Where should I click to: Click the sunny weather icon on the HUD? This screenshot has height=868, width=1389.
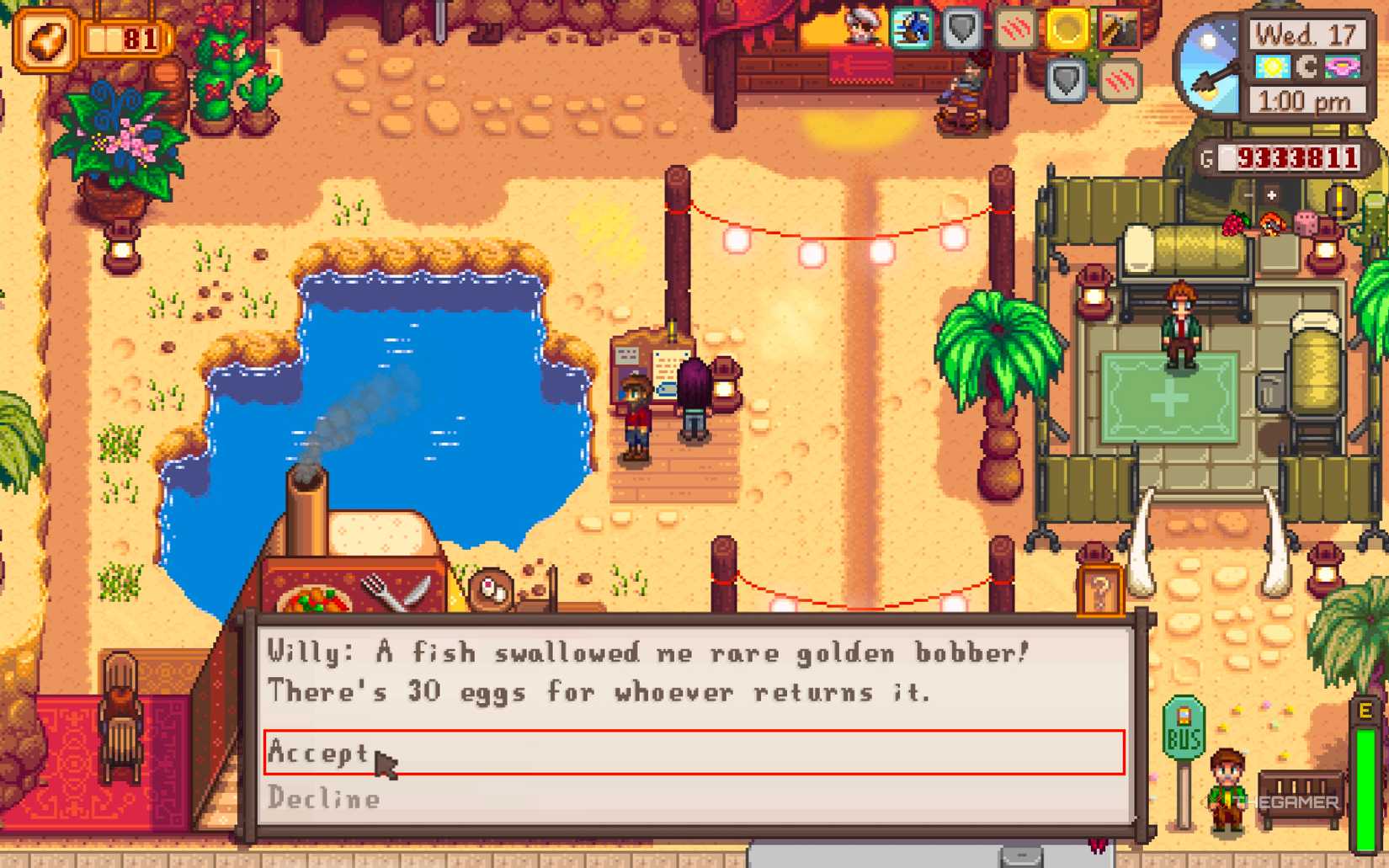pos(1273,67)
